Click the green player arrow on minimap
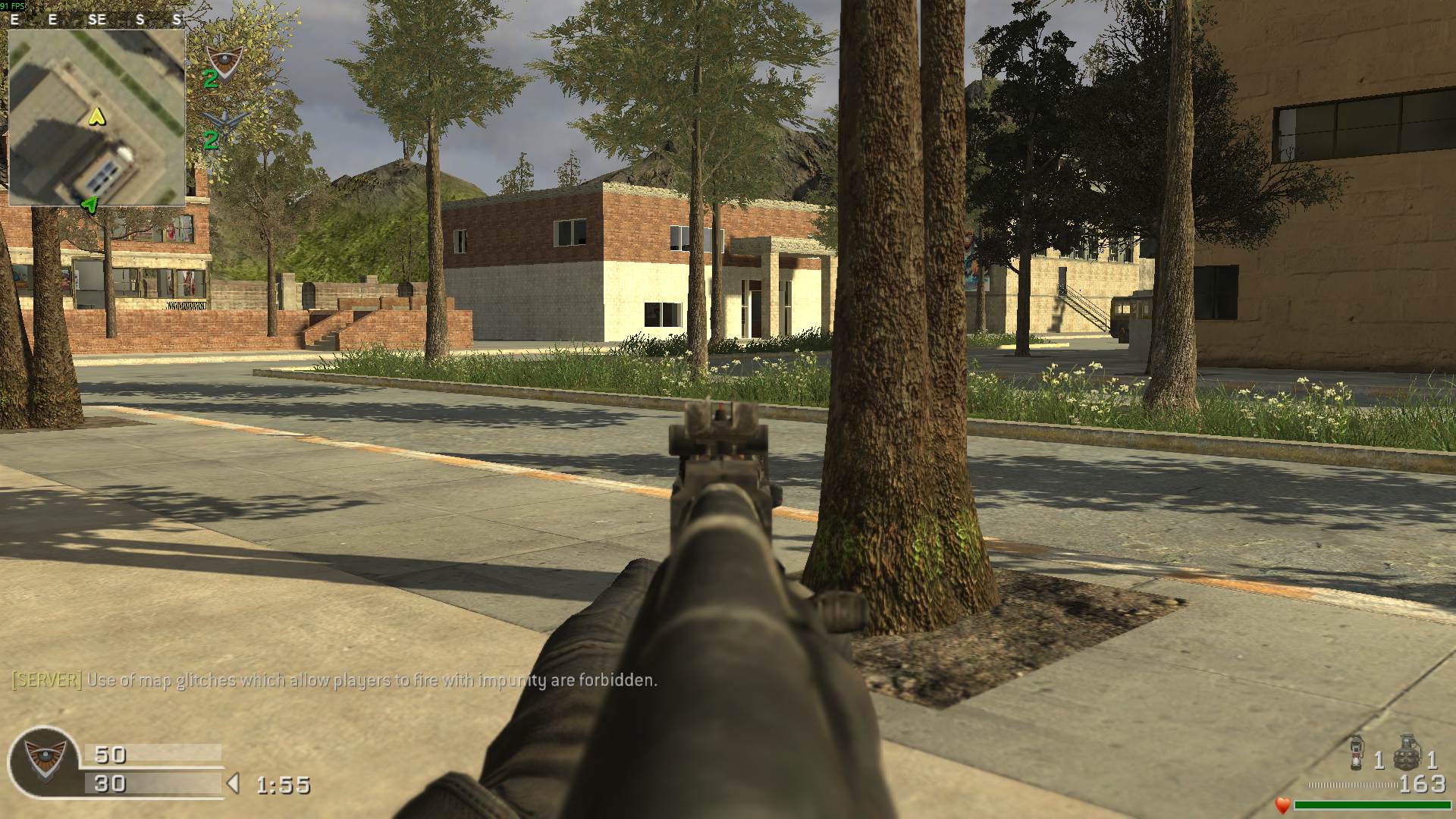 (90, 204)
